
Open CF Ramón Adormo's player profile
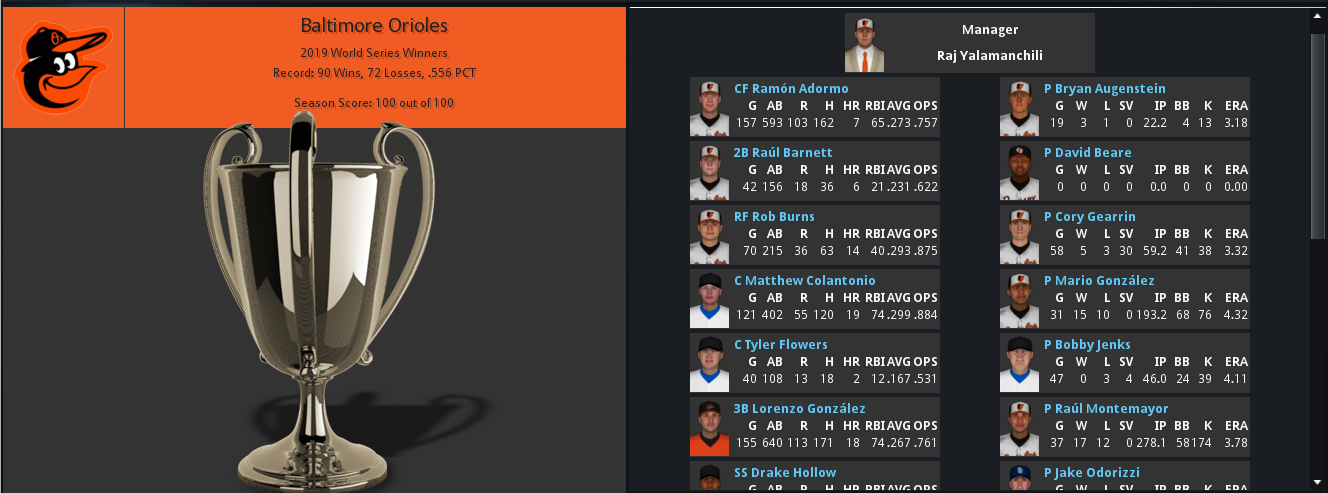[791, 88]
